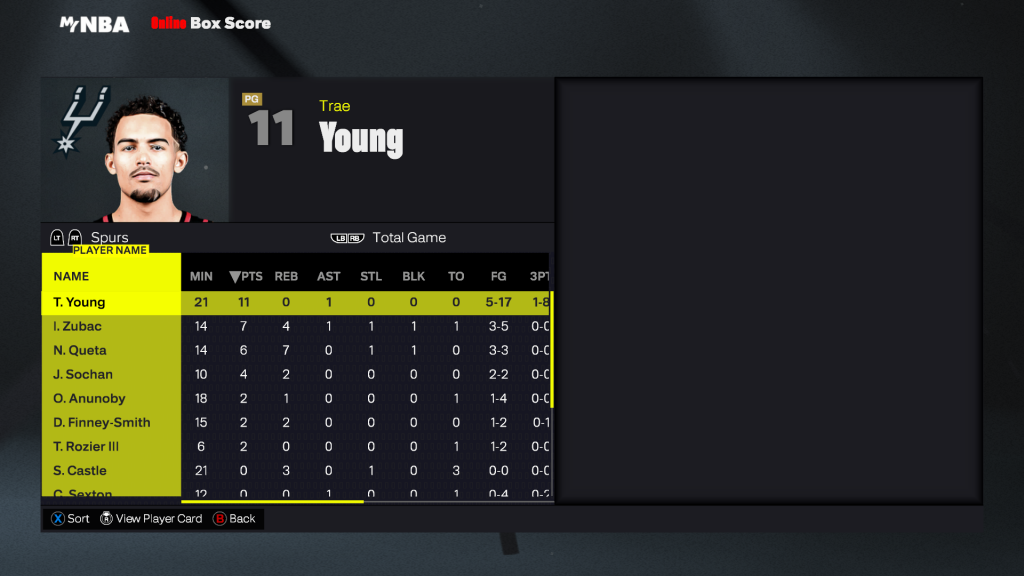The width and height of the screenshot is (1024, 576).
Task: Select I. Zubac in the box score
Action: (78, 326)
